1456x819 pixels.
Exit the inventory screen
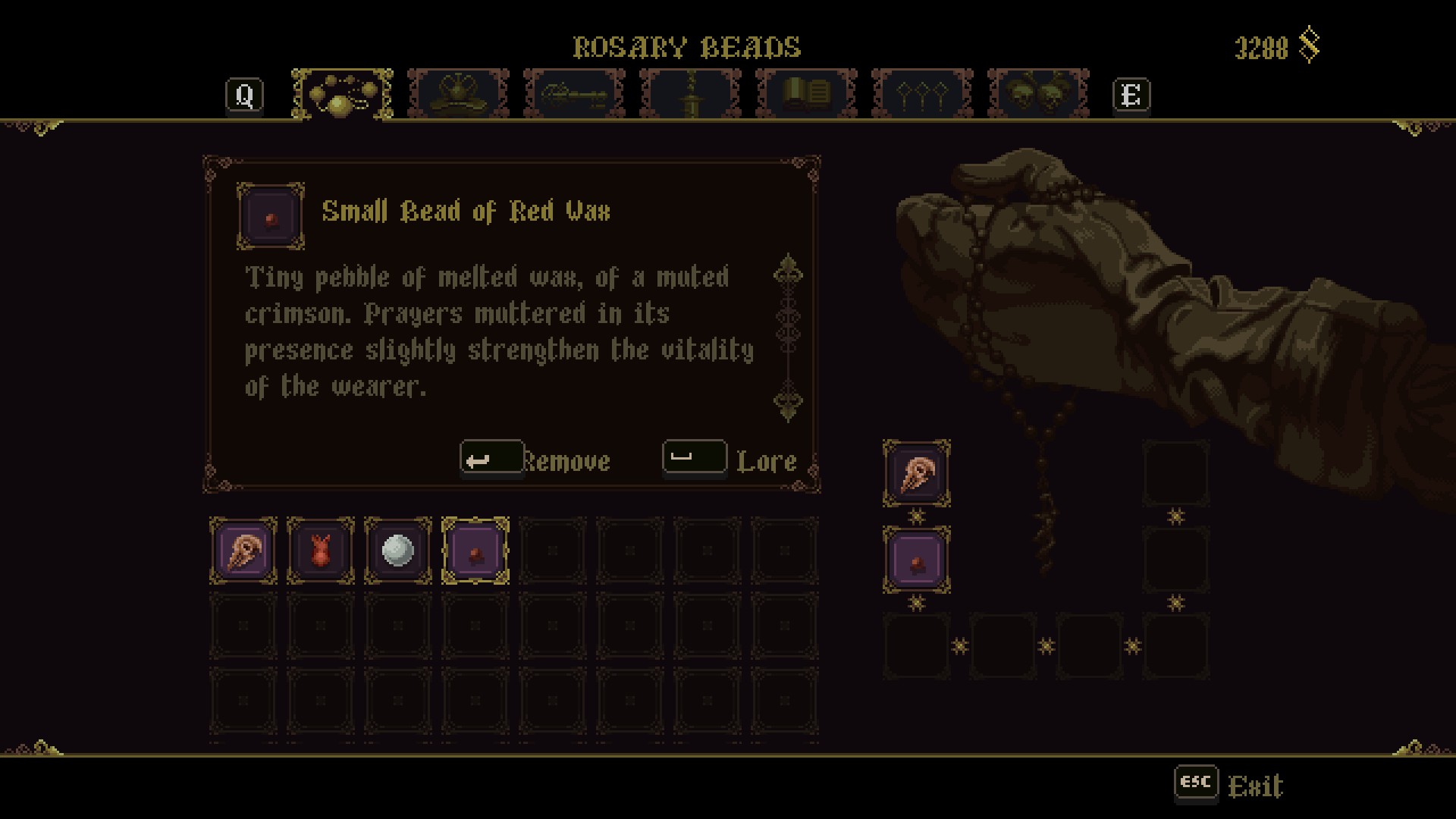click(x=1230, y=786)
